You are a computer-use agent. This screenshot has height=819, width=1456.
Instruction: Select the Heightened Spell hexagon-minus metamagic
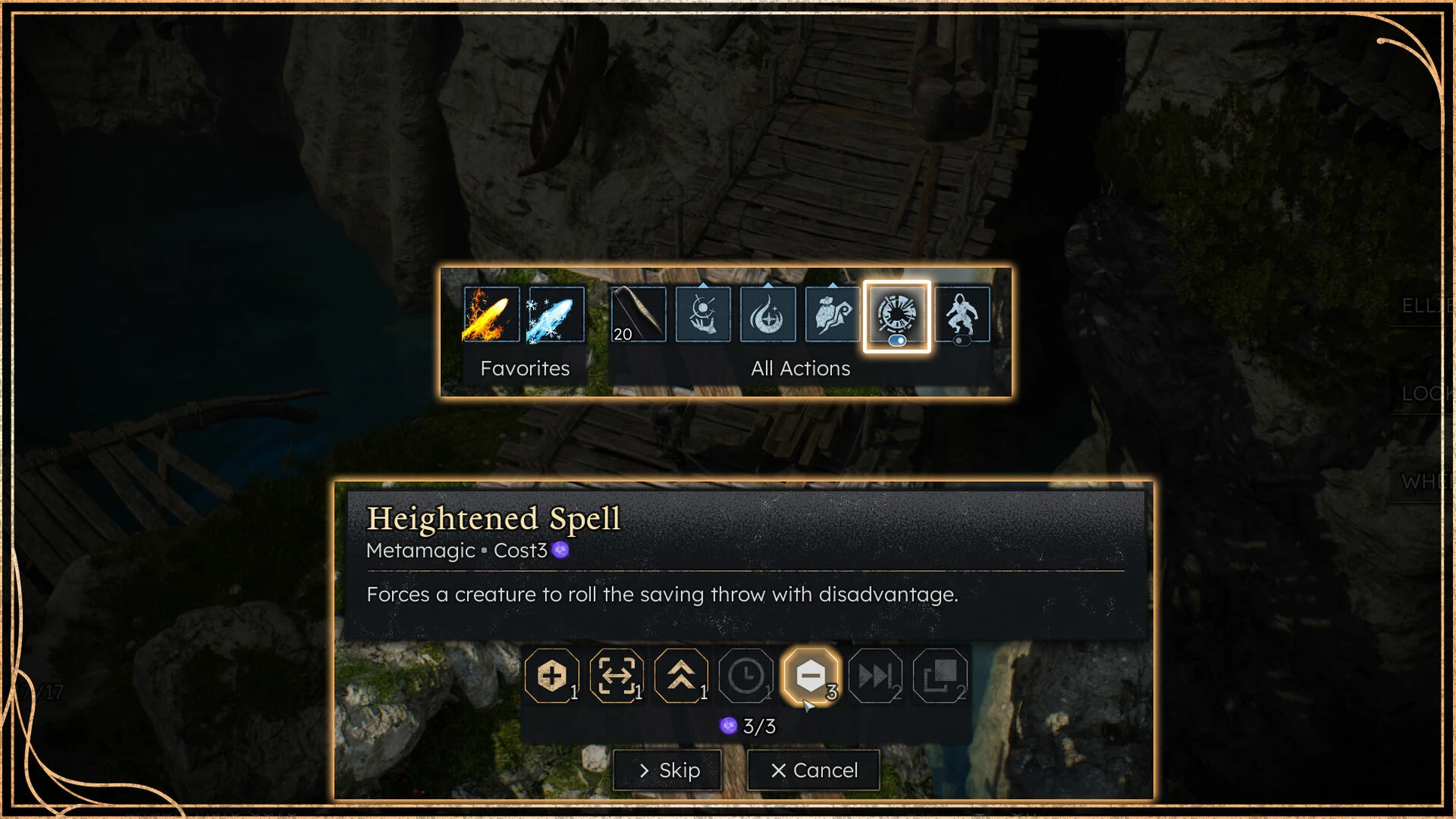pos(810,676)
